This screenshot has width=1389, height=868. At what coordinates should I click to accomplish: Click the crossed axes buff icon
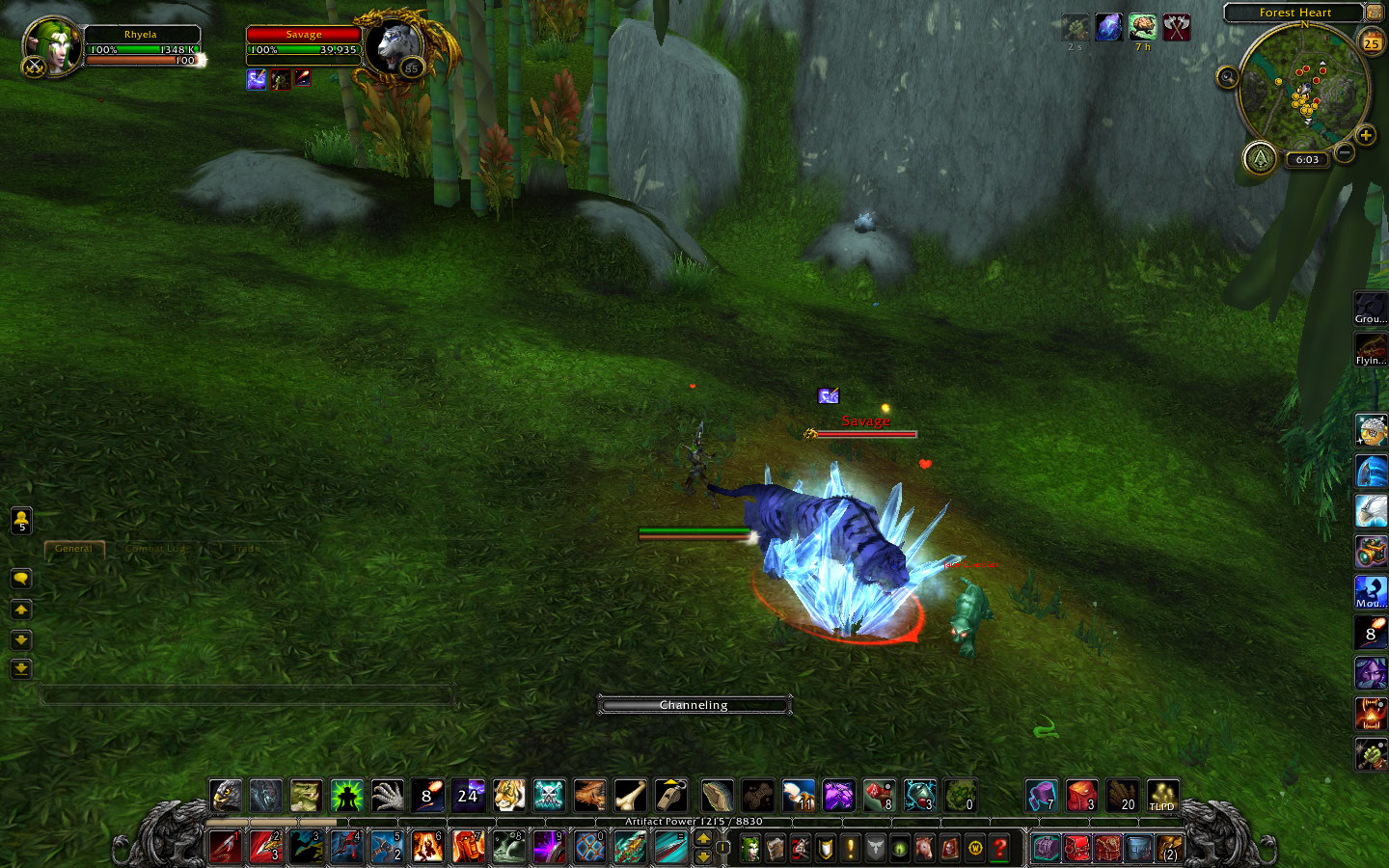tap(1176, 27)
